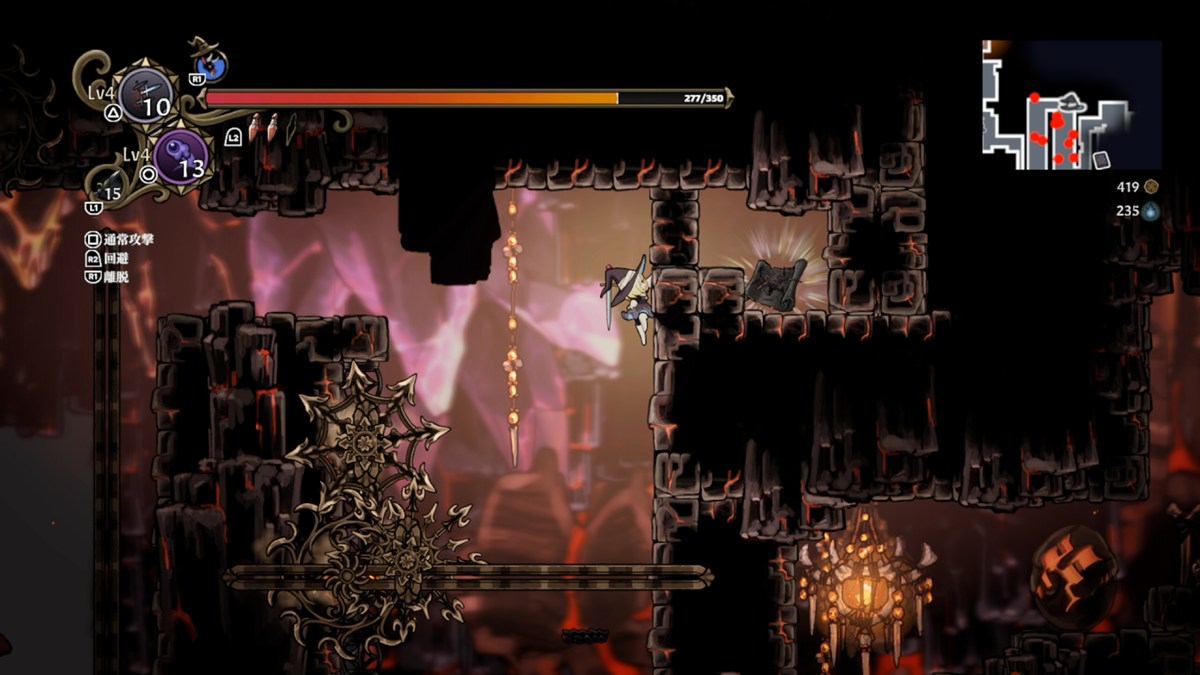Use the healing potion vials
Viewport: 1200px width, 675px height.
tap(264, 127)
